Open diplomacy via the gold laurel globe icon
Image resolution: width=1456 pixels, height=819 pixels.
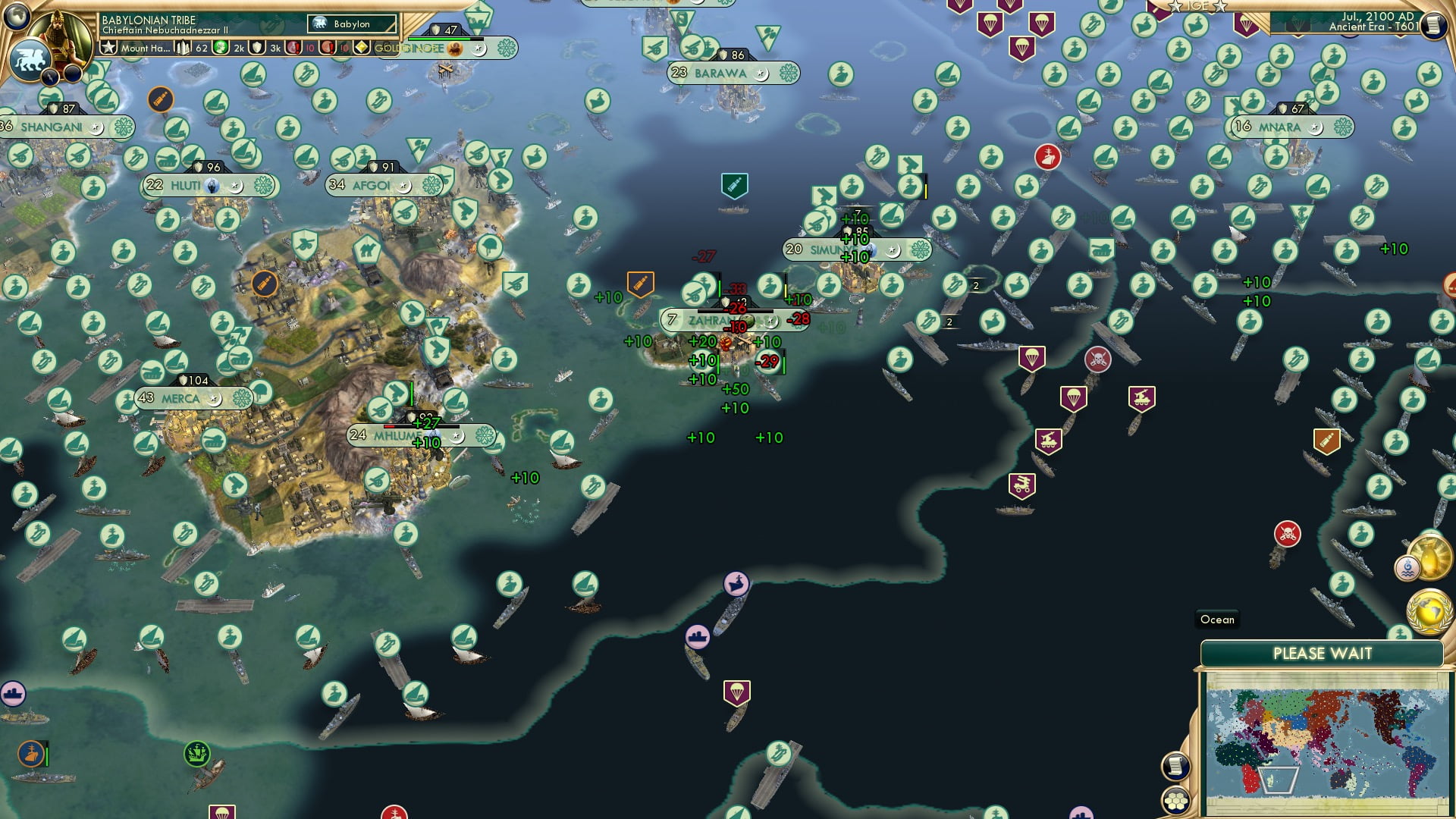click(1429, 612)
